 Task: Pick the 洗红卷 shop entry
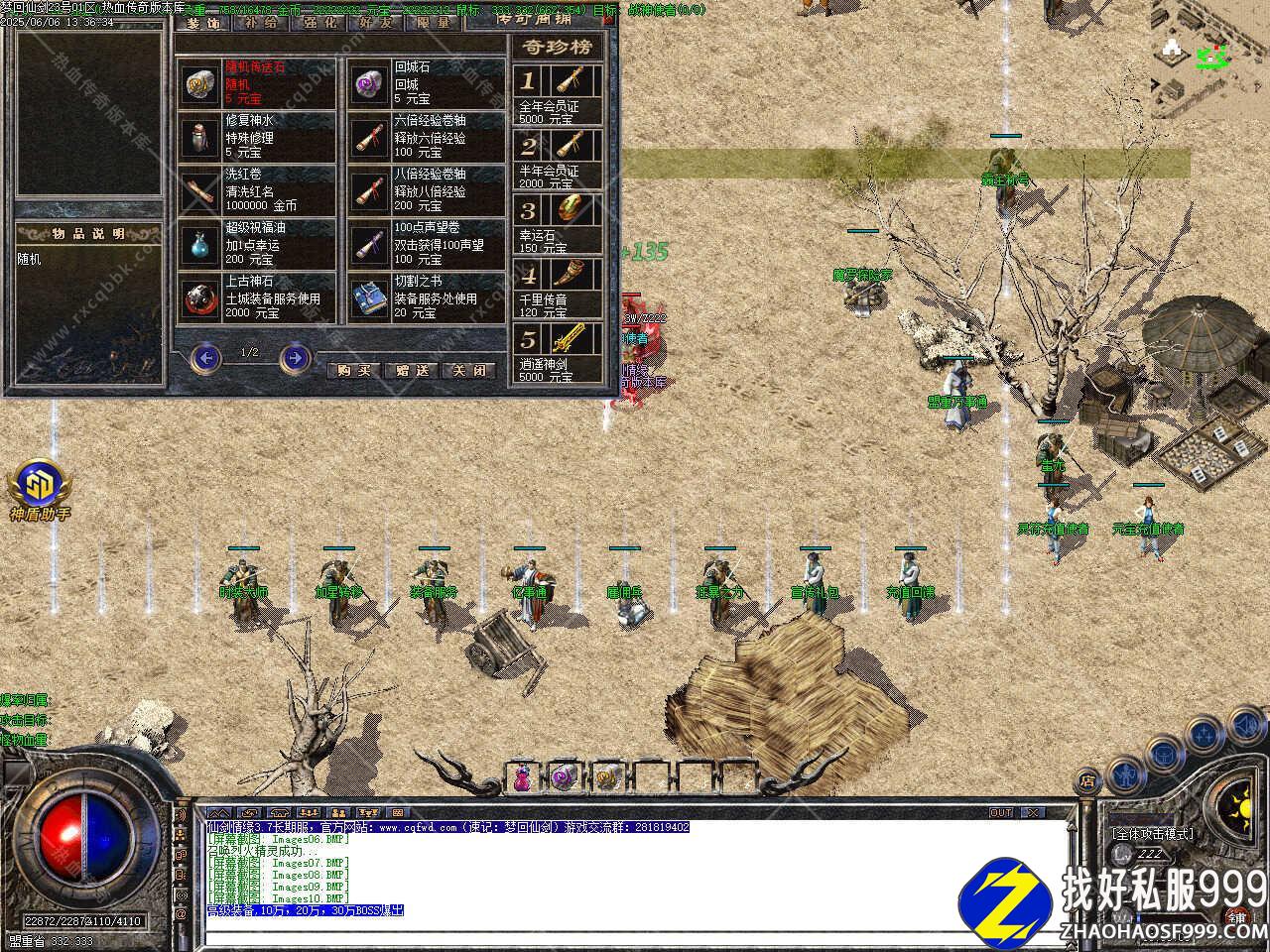(256, 190)
